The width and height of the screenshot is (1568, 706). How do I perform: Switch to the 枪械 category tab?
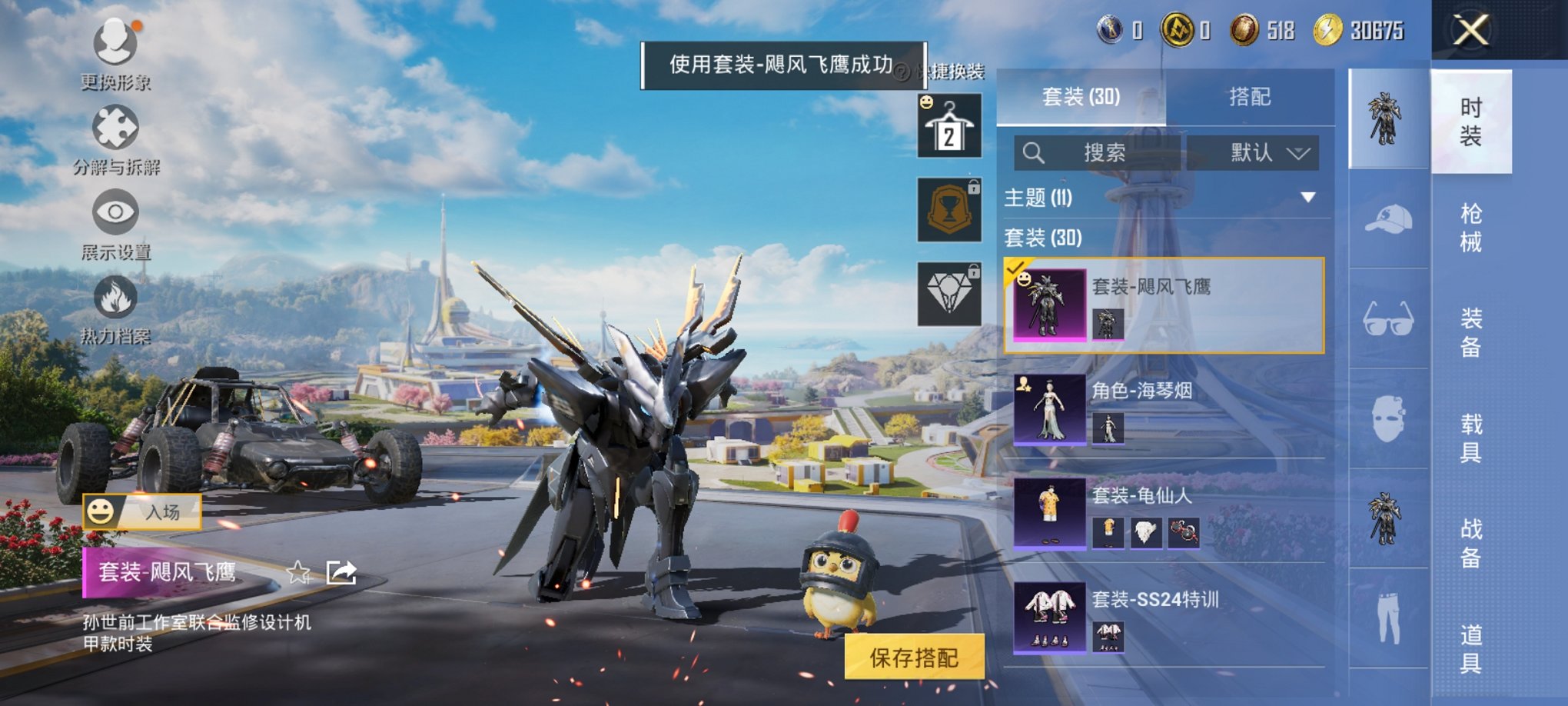coord(1470,227)
